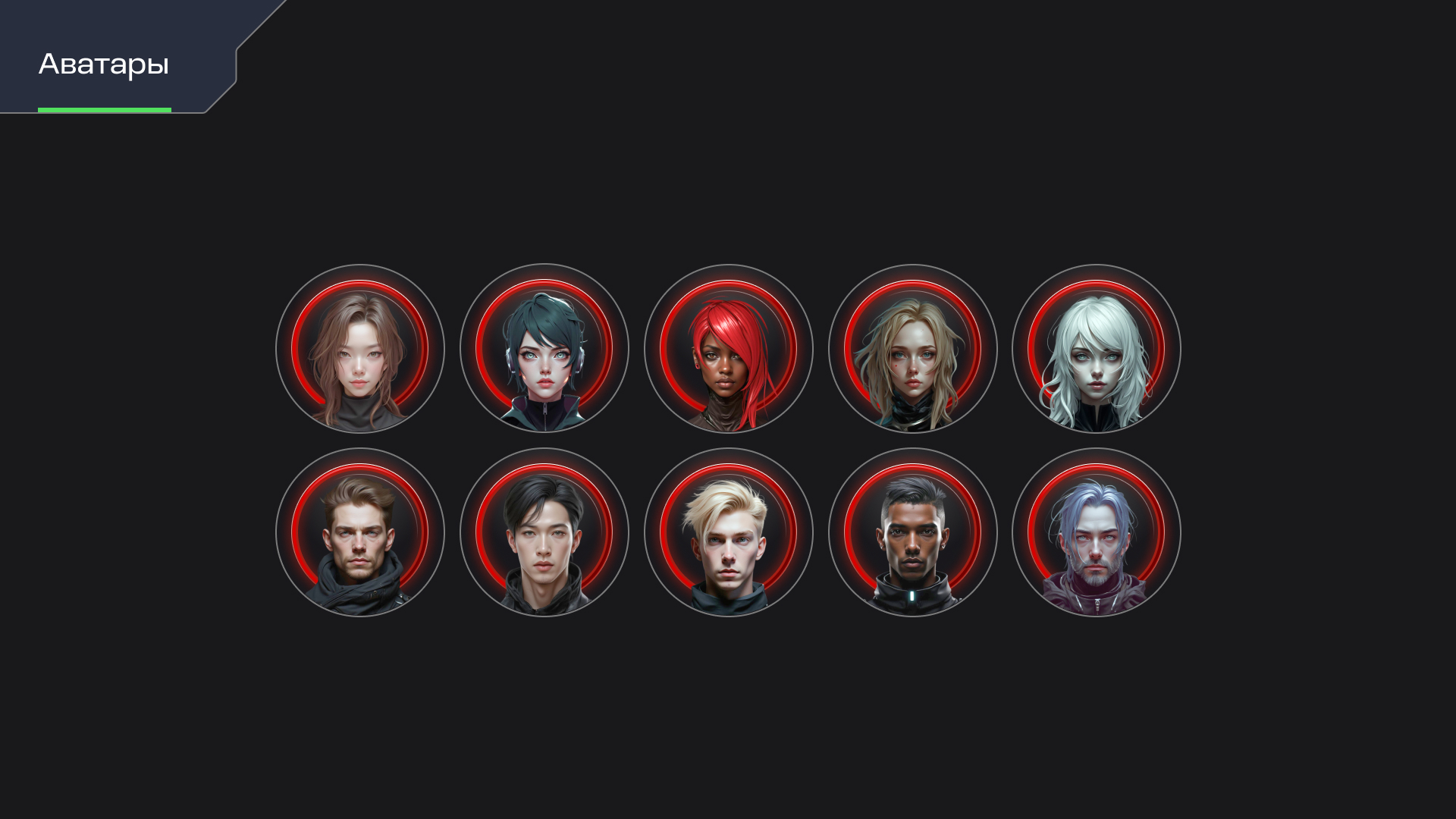Select the brown-haired man with scarf avatar
Screen dimensions: 1456x819
pyautogui.click(x=360, y=532)
